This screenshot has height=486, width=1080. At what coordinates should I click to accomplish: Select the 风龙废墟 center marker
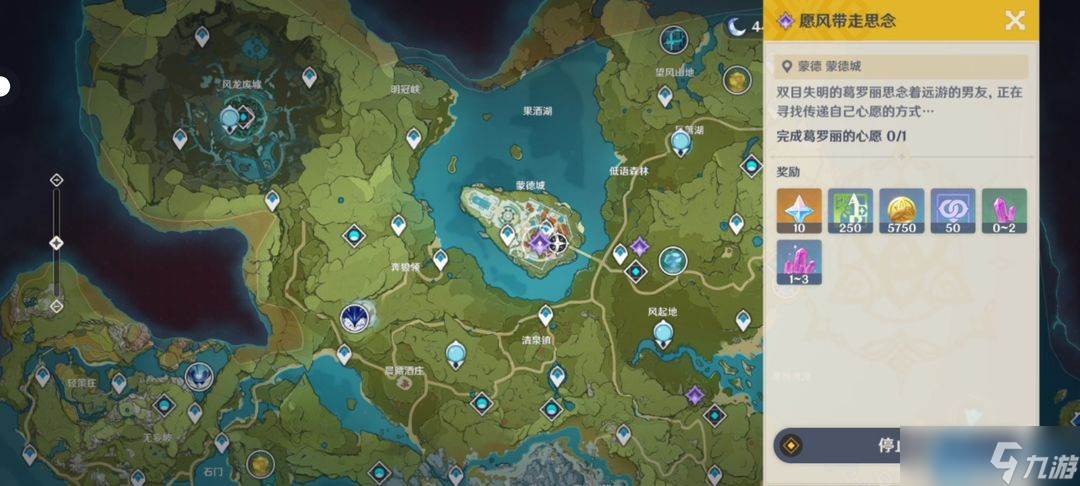(x=232, y=118)
